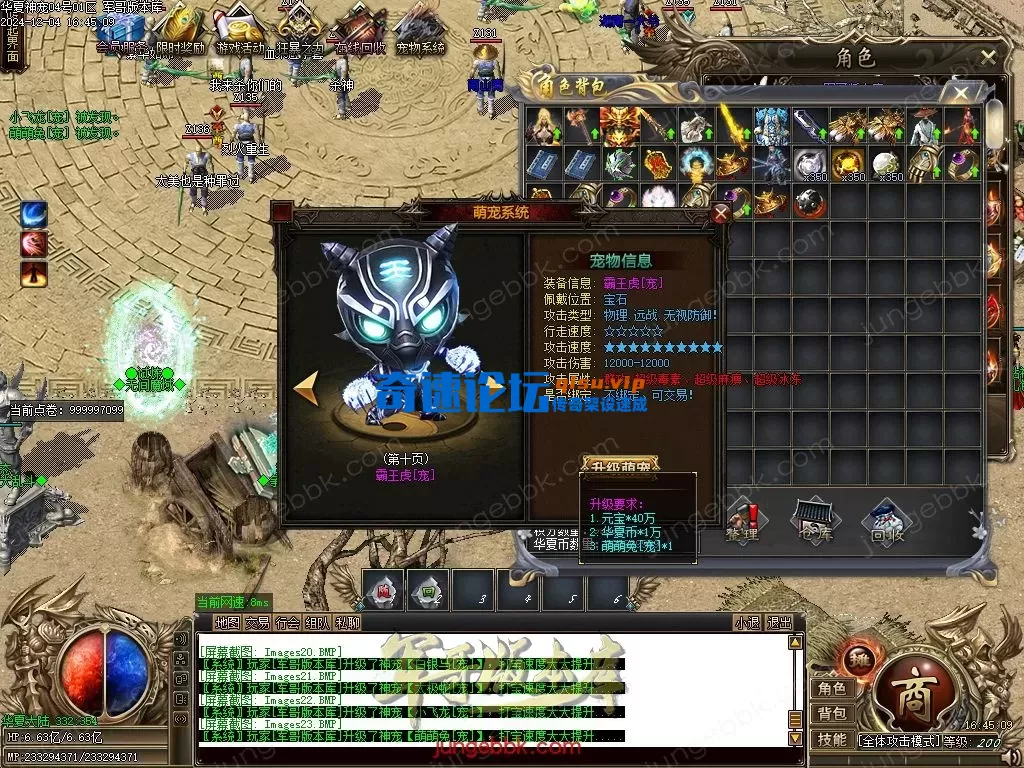Select the 行会 guild tab
Screen dimensions: 1024x768
coord(288,622)
